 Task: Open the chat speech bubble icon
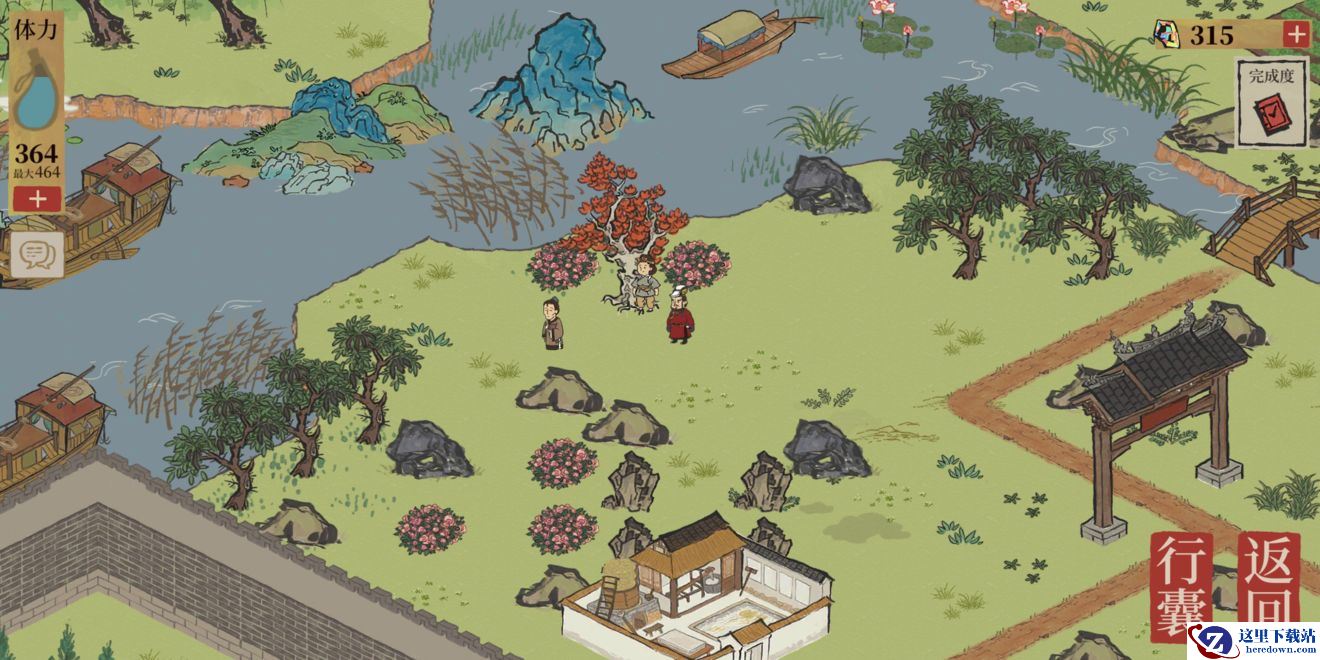click(x=37, y=256)
